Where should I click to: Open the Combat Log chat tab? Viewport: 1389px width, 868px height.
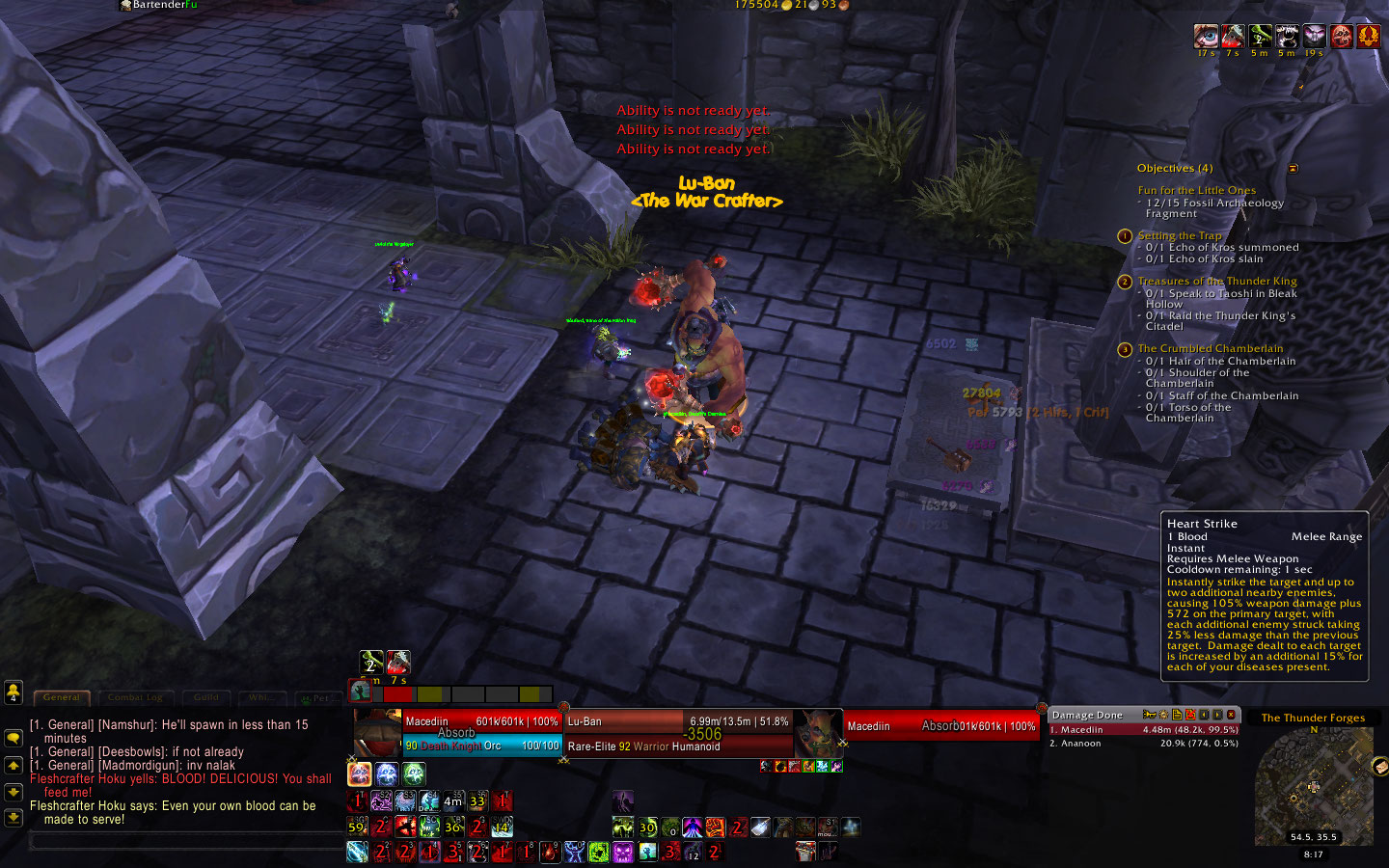pos(136,697)
